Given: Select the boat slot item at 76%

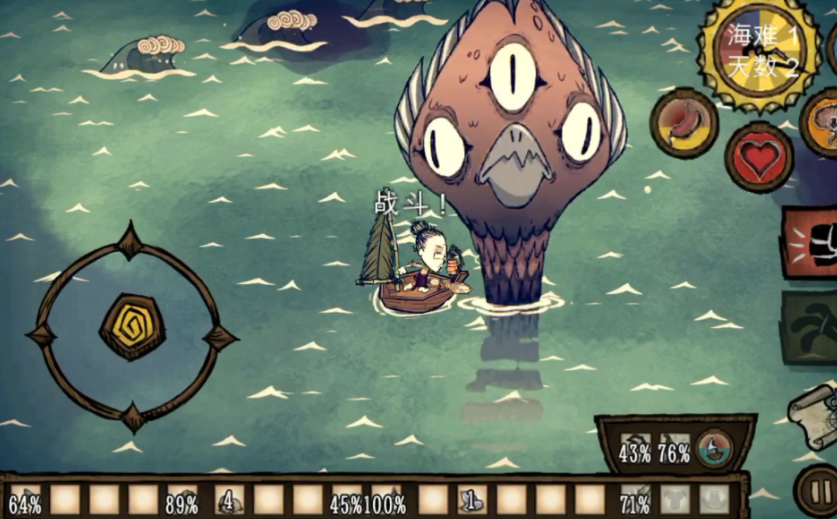Looking at the screenshot, I should tap(674, 452).
